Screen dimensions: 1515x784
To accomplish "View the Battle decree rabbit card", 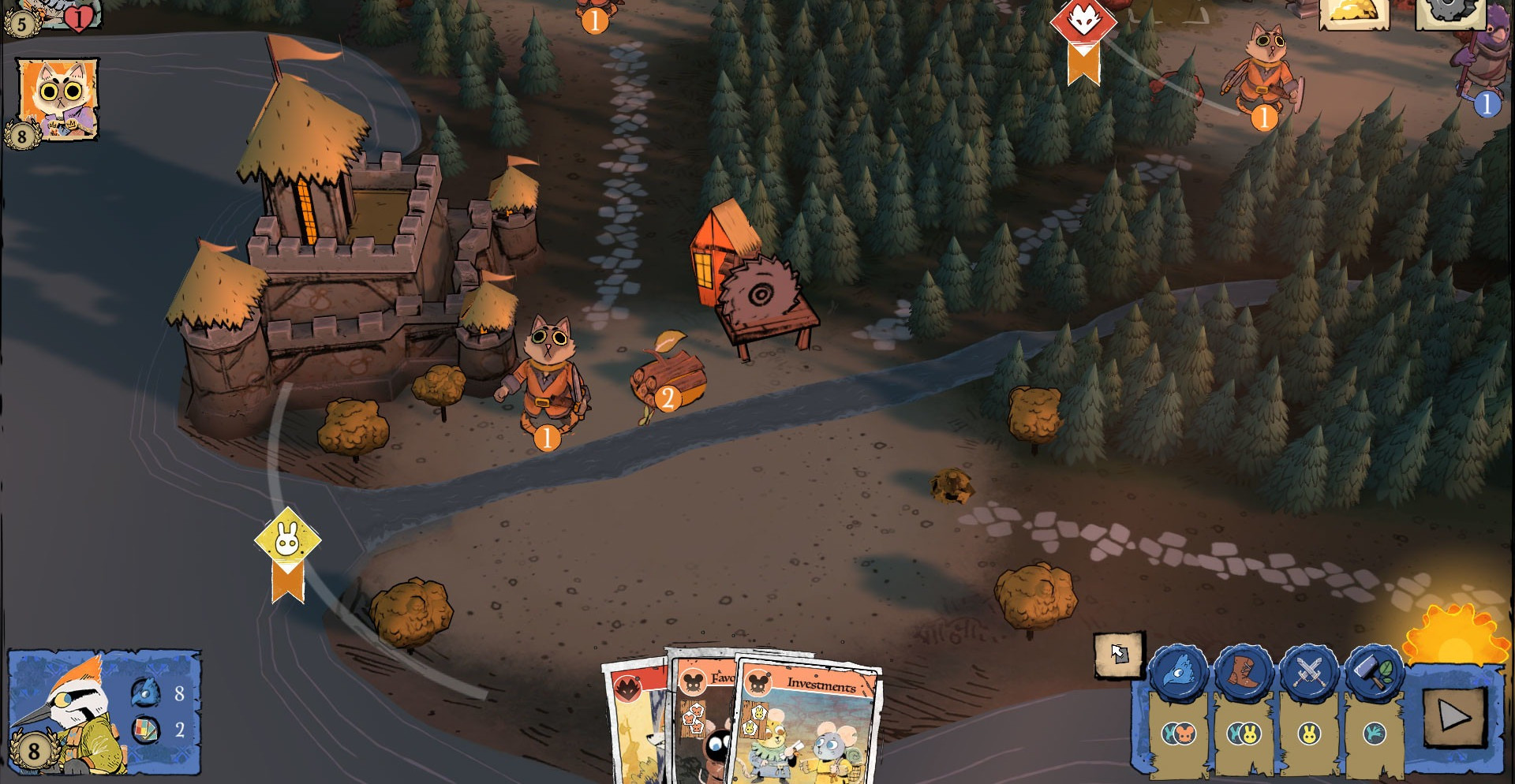I will (x=1309, y=735).
